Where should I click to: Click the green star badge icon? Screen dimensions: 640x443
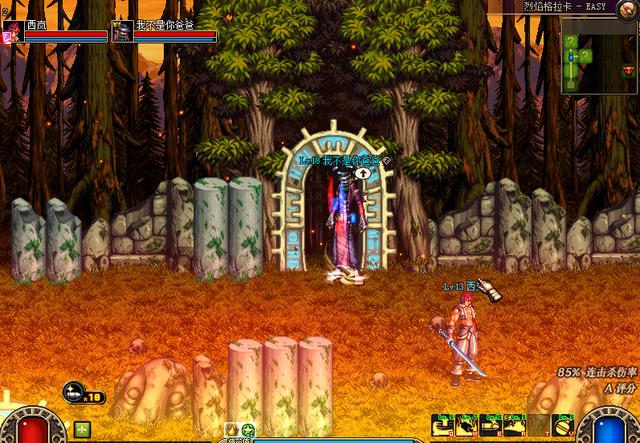pos(248,431)
